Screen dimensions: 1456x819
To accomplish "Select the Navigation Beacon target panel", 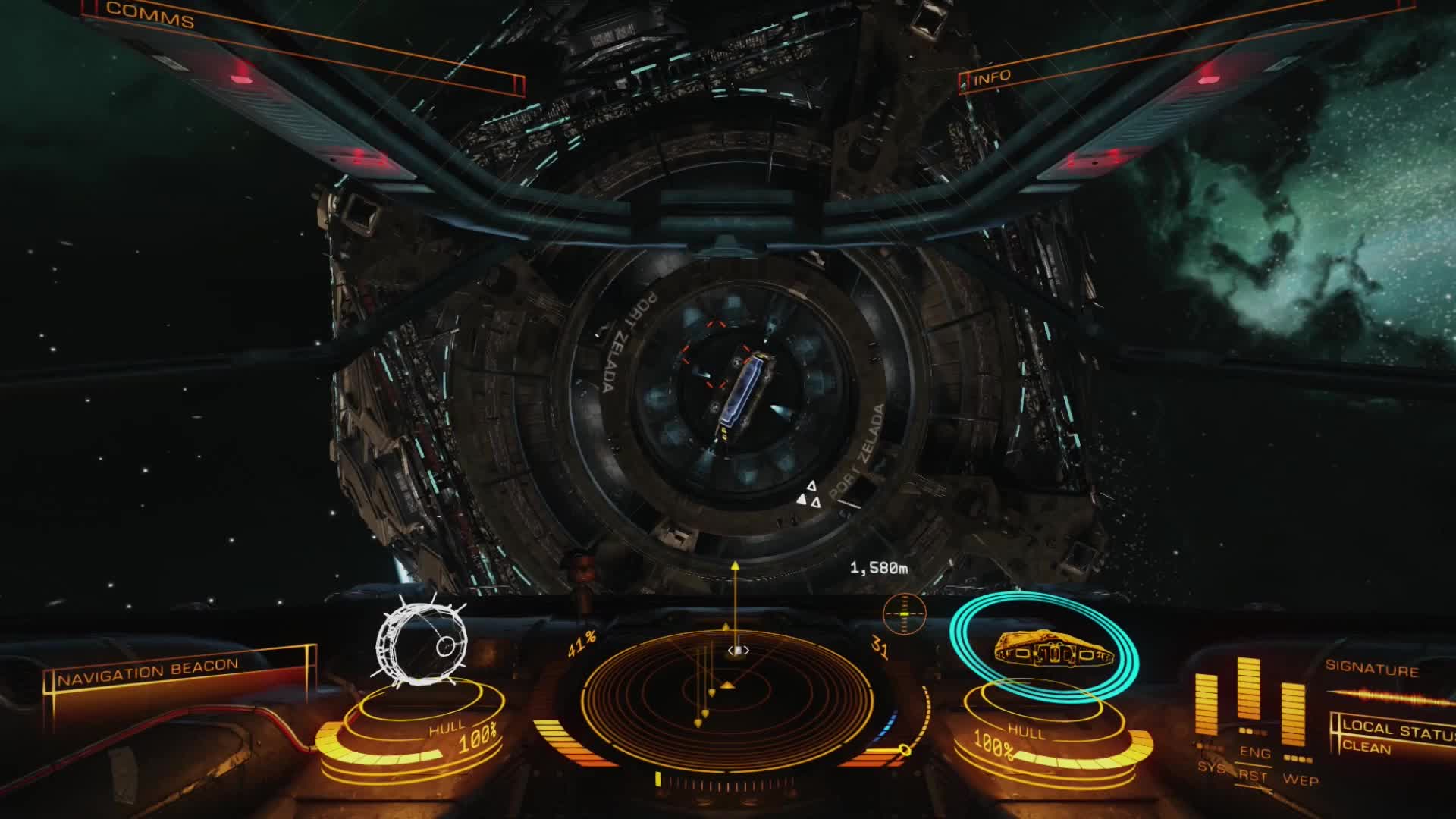I will [x=149, y=672].
